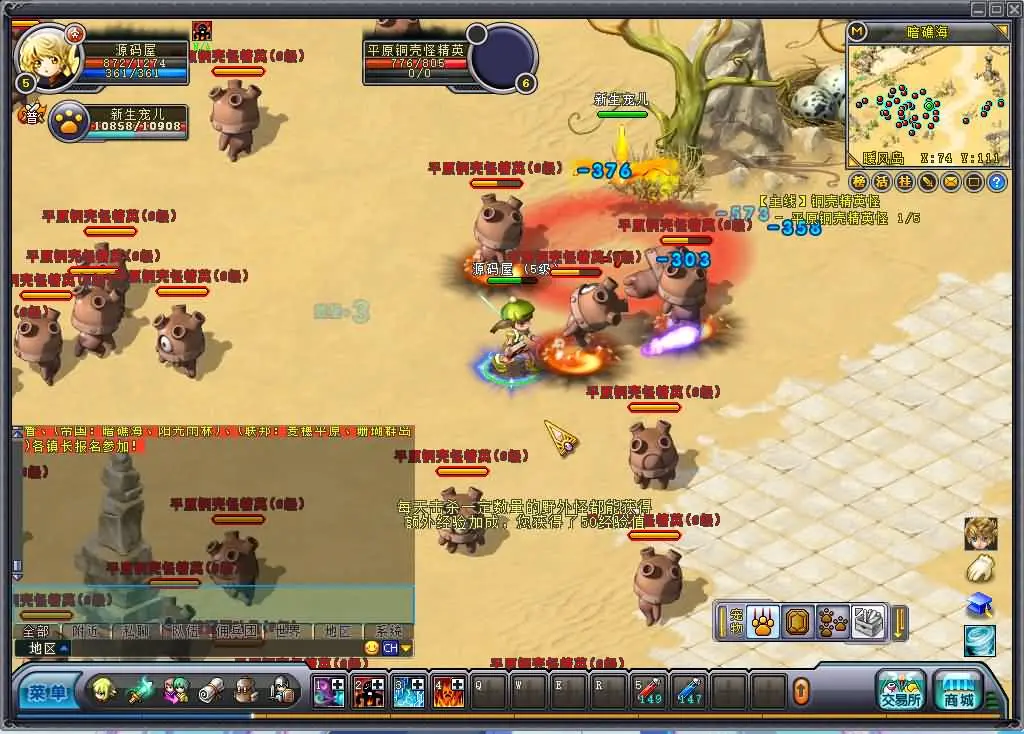Open the white glove icon
1024x734 pixels.
[x=980, y=569]
